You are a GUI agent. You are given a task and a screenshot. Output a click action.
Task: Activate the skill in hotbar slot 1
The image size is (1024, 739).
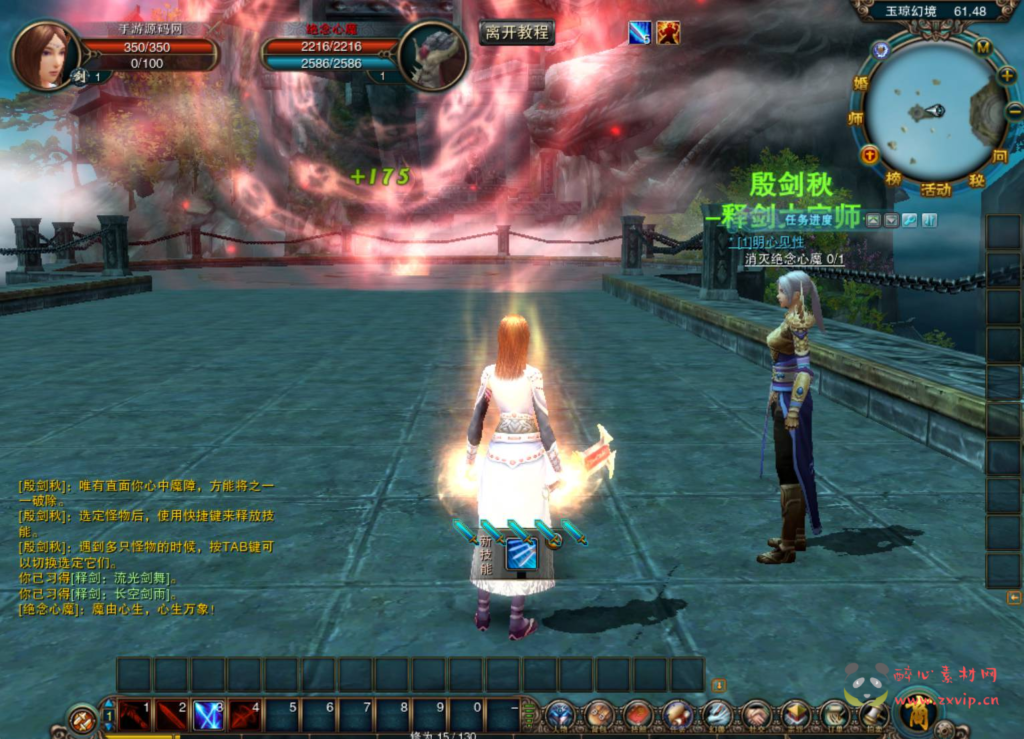(135, 715)
